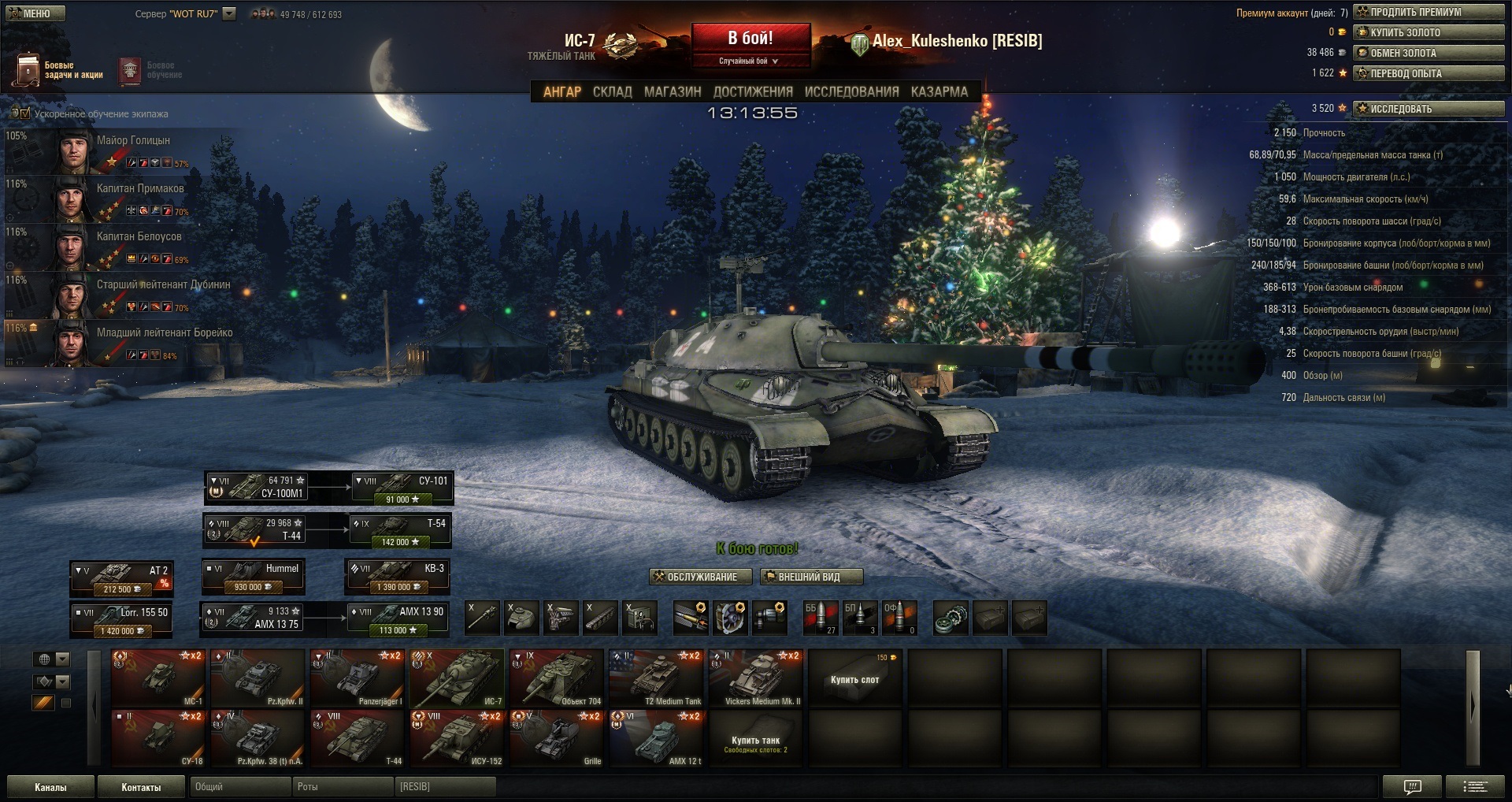This screenshot has height=802, width=1512.
Task: Open the МАГАЗИН tab
Action: click(673, 92)
